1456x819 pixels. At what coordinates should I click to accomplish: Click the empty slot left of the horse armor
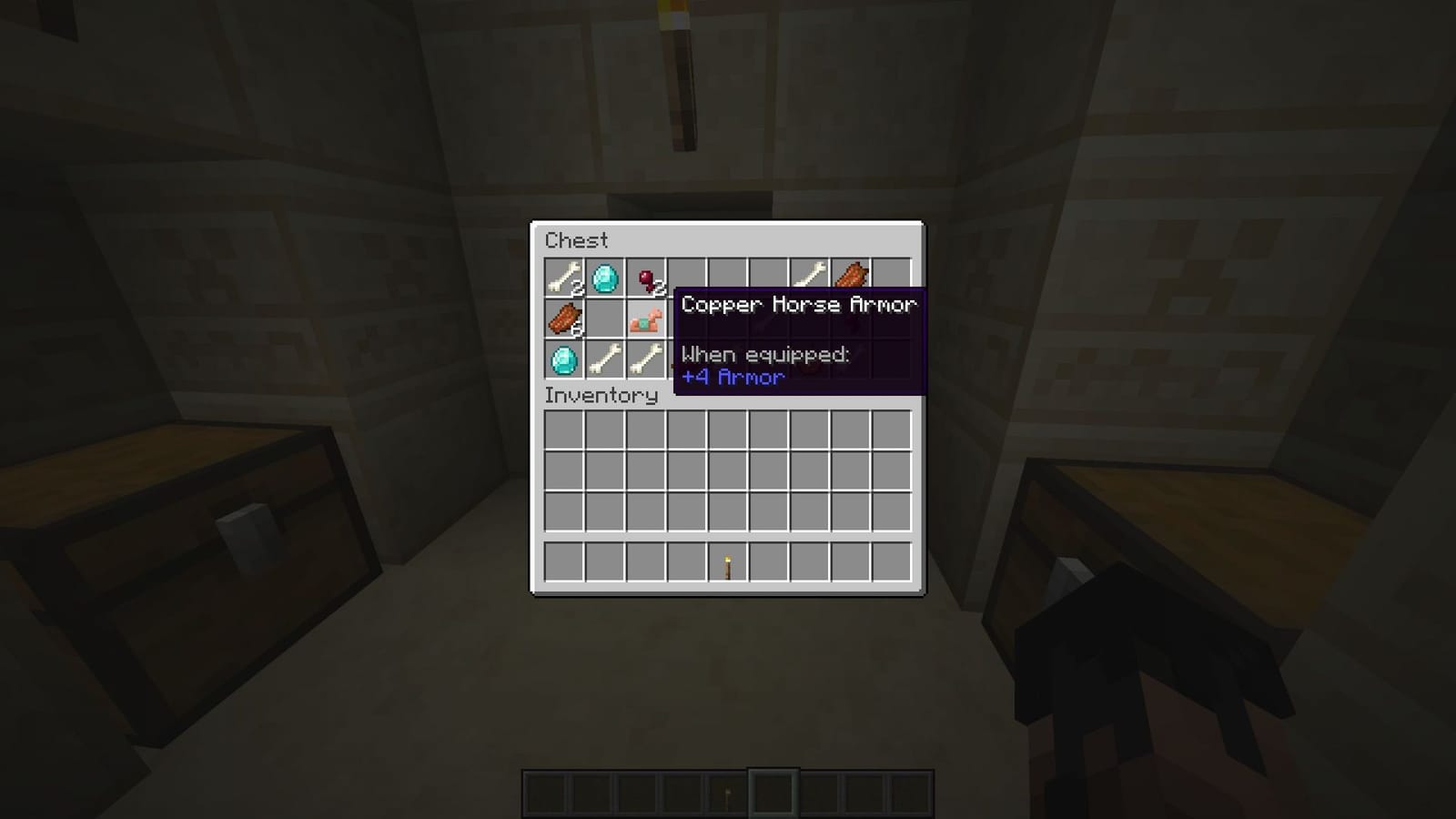pos(603,320)
